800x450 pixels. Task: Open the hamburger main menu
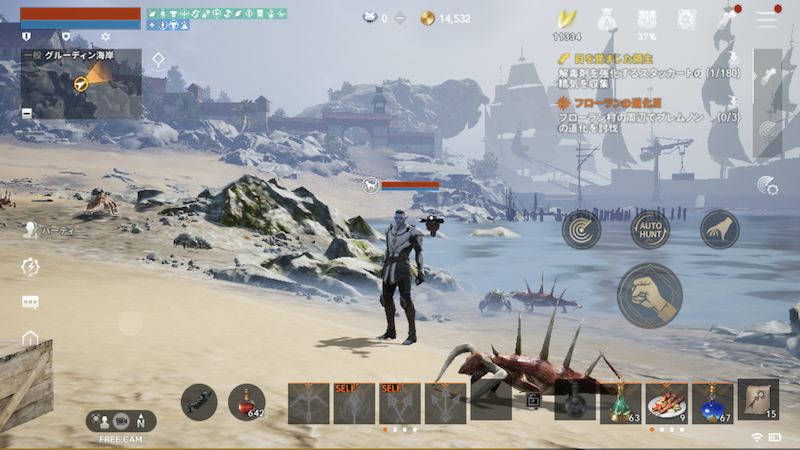(766, 18)
